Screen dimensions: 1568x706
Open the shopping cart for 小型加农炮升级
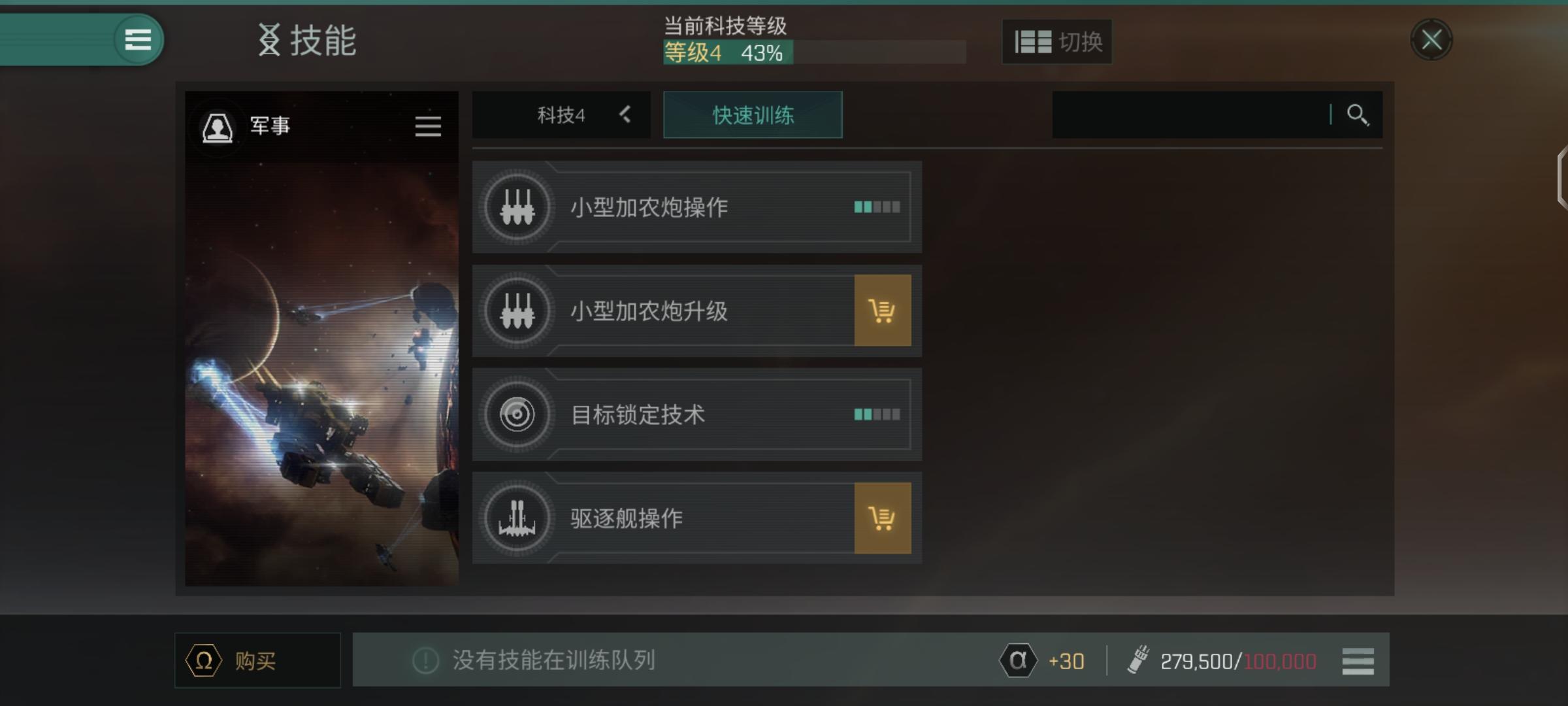pyautogui.click(x=883, y=311)
